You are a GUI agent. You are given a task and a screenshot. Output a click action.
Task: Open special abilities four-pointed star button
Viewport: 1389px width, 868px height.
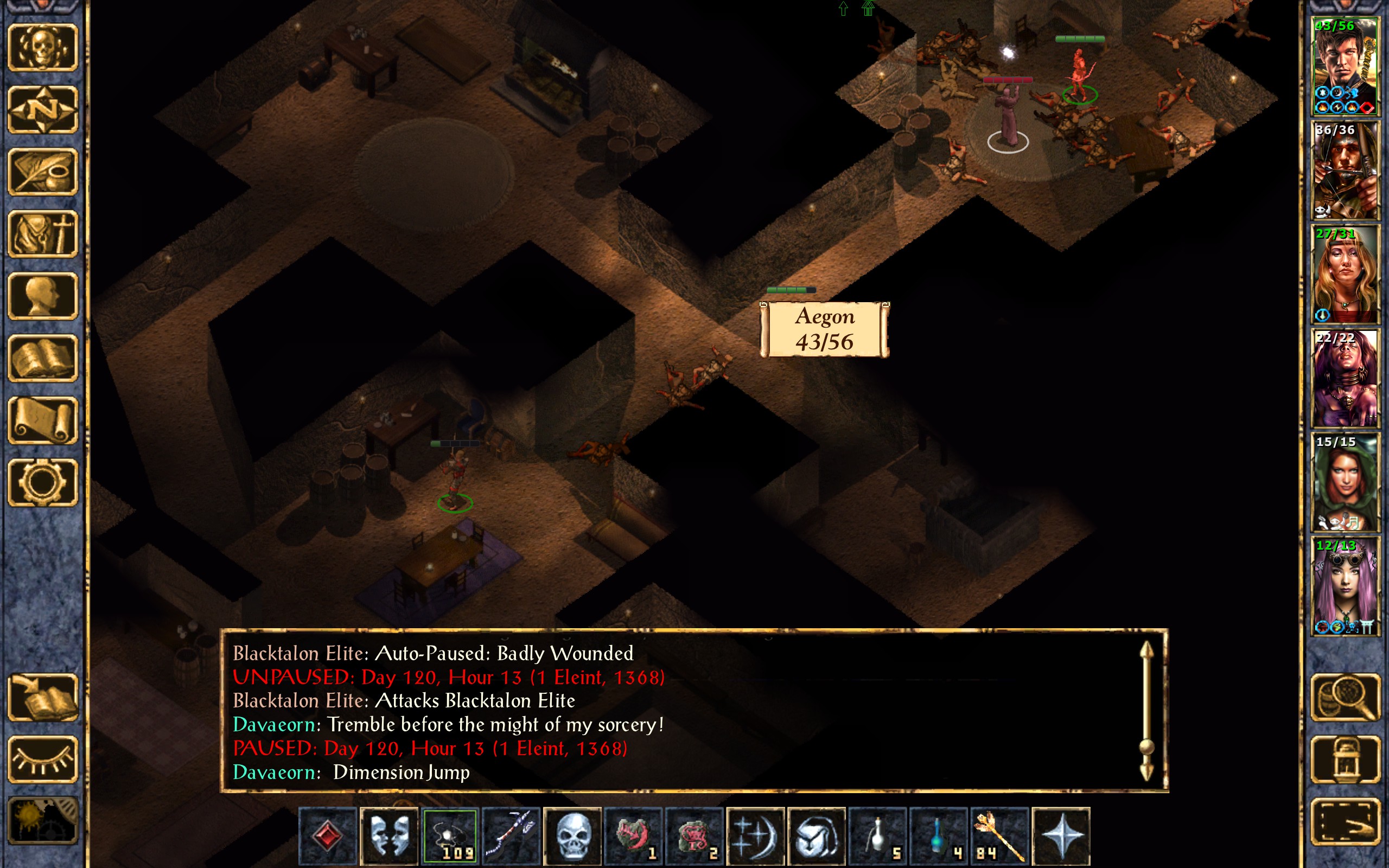1061,835
